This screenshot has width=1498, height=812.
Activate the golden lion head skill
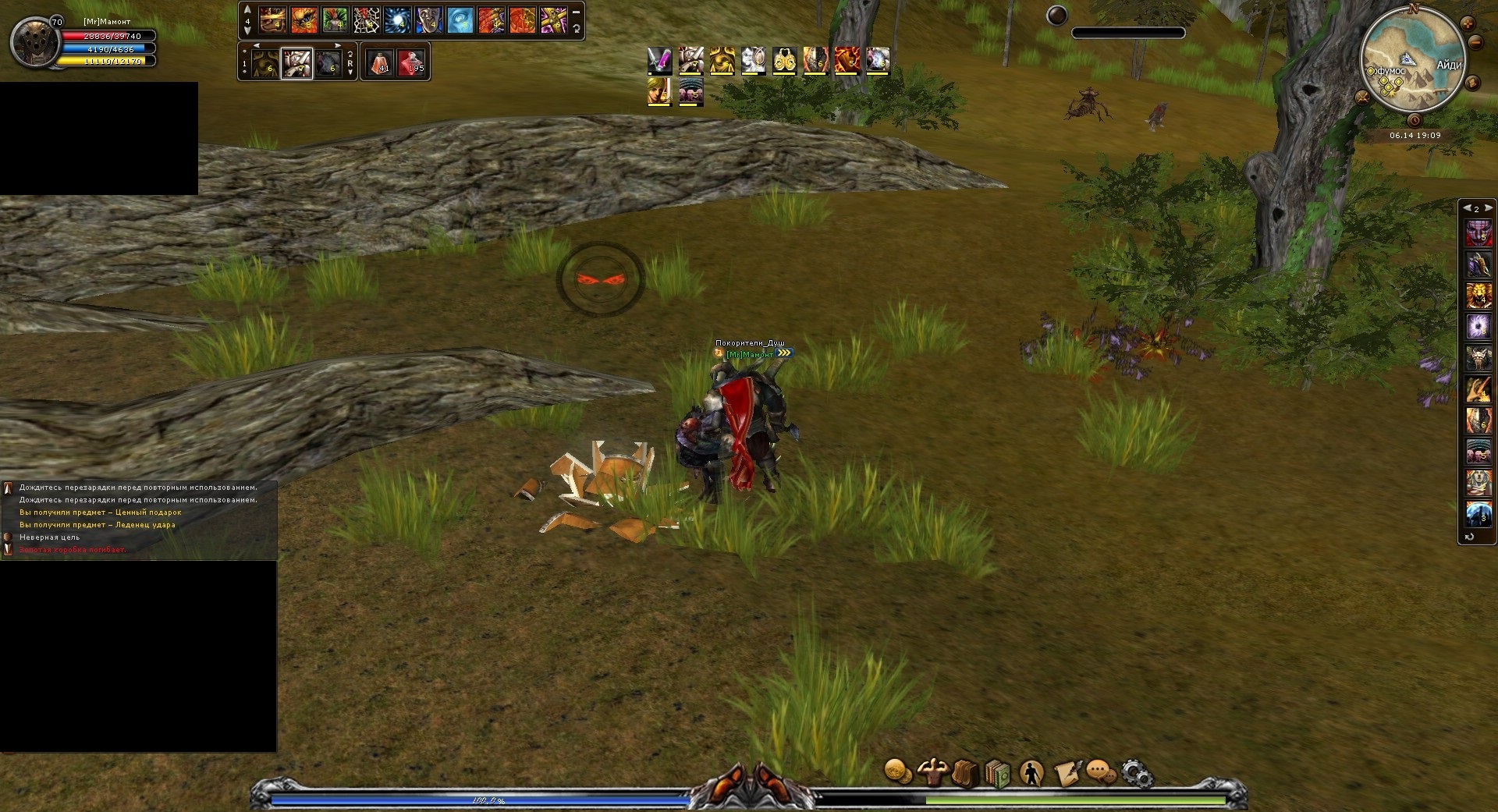[1478, 296]
